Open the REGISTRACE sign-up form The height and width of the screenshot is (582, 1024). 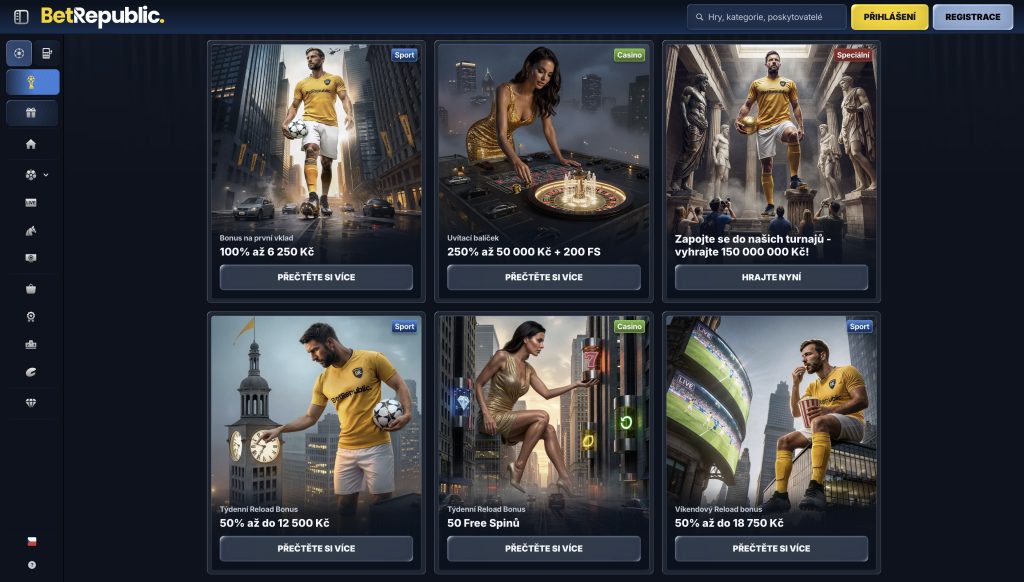pos(972,17)
